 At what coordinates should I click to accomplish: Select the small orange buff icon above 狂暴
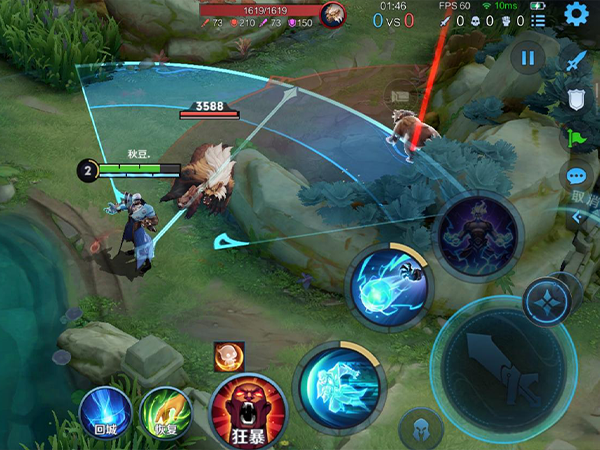point(229,355)
